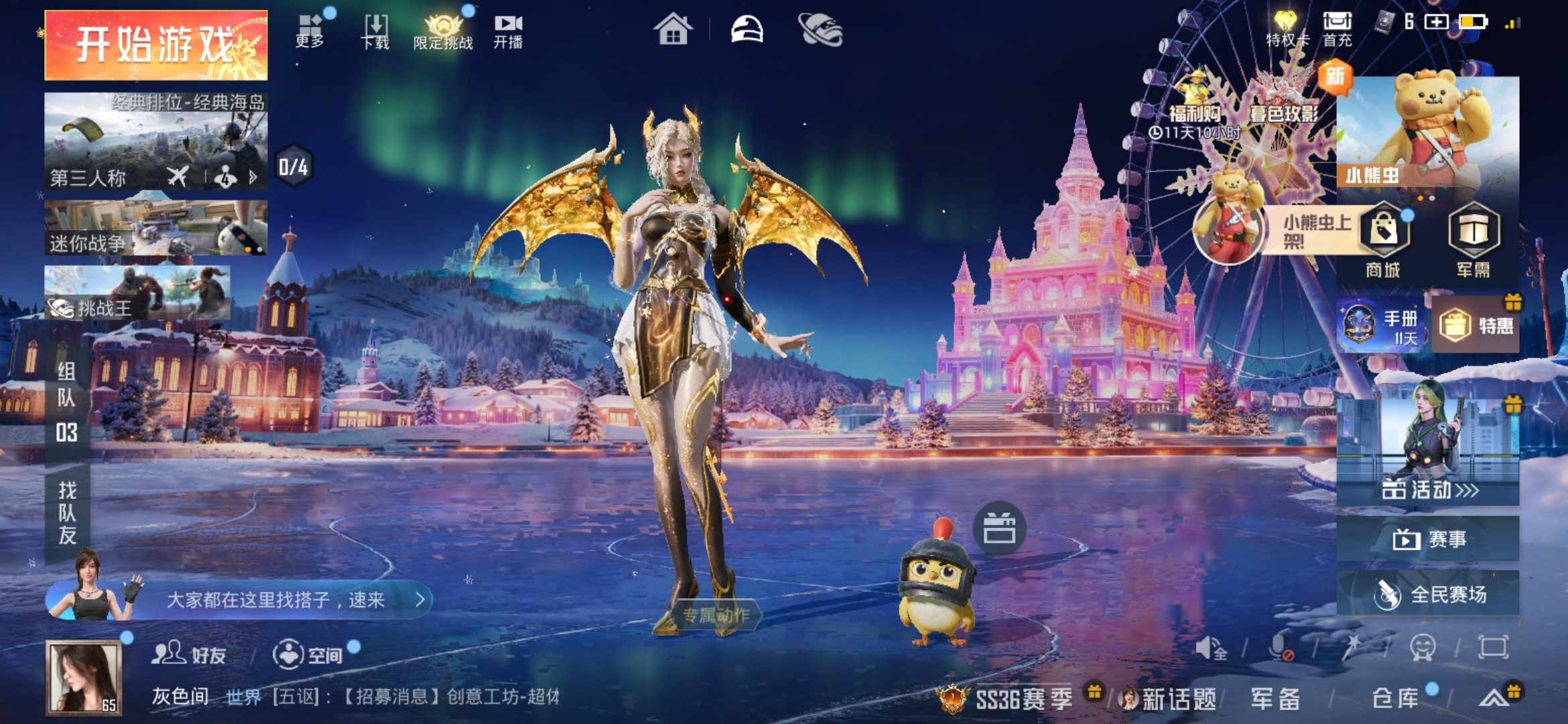Enter the 全民赛场 arena
The height and width of the screenshot is (724, 1568).
[x=1428, y=594]
